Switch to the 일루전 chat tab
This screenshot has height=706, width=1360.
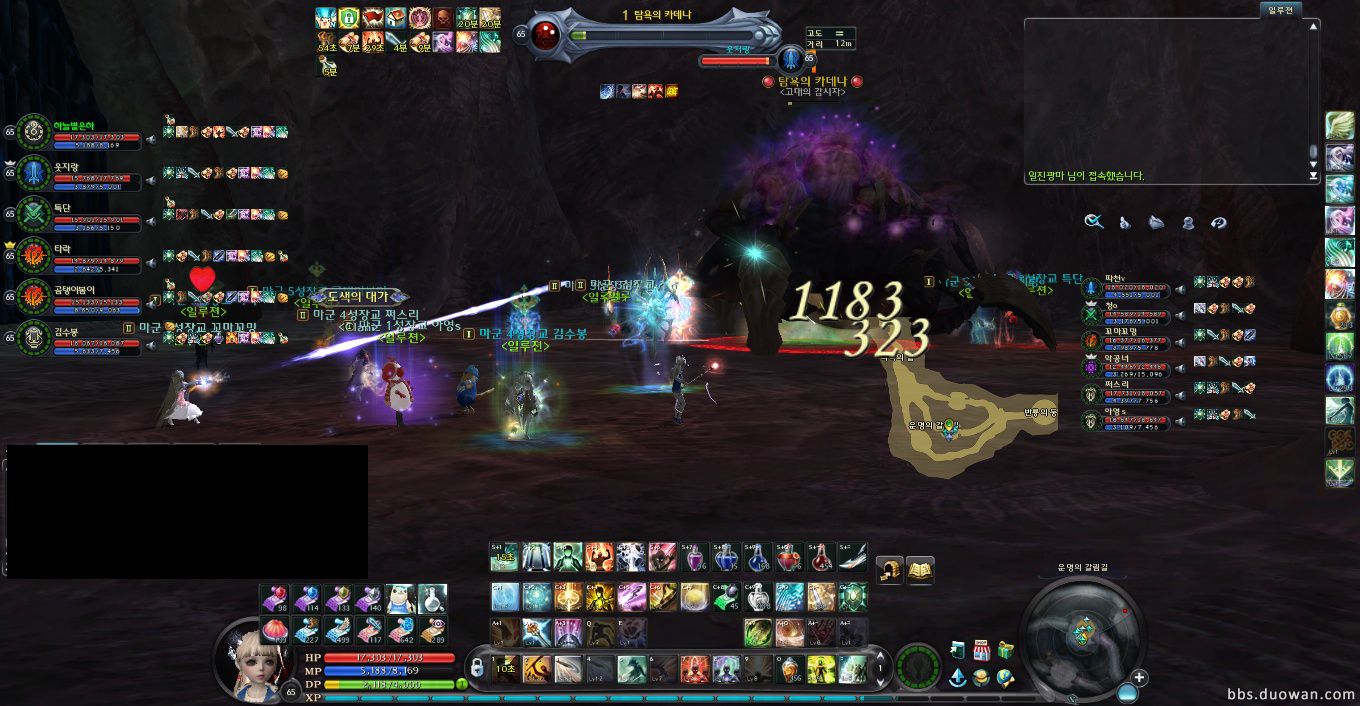(x=1280, y=9)
